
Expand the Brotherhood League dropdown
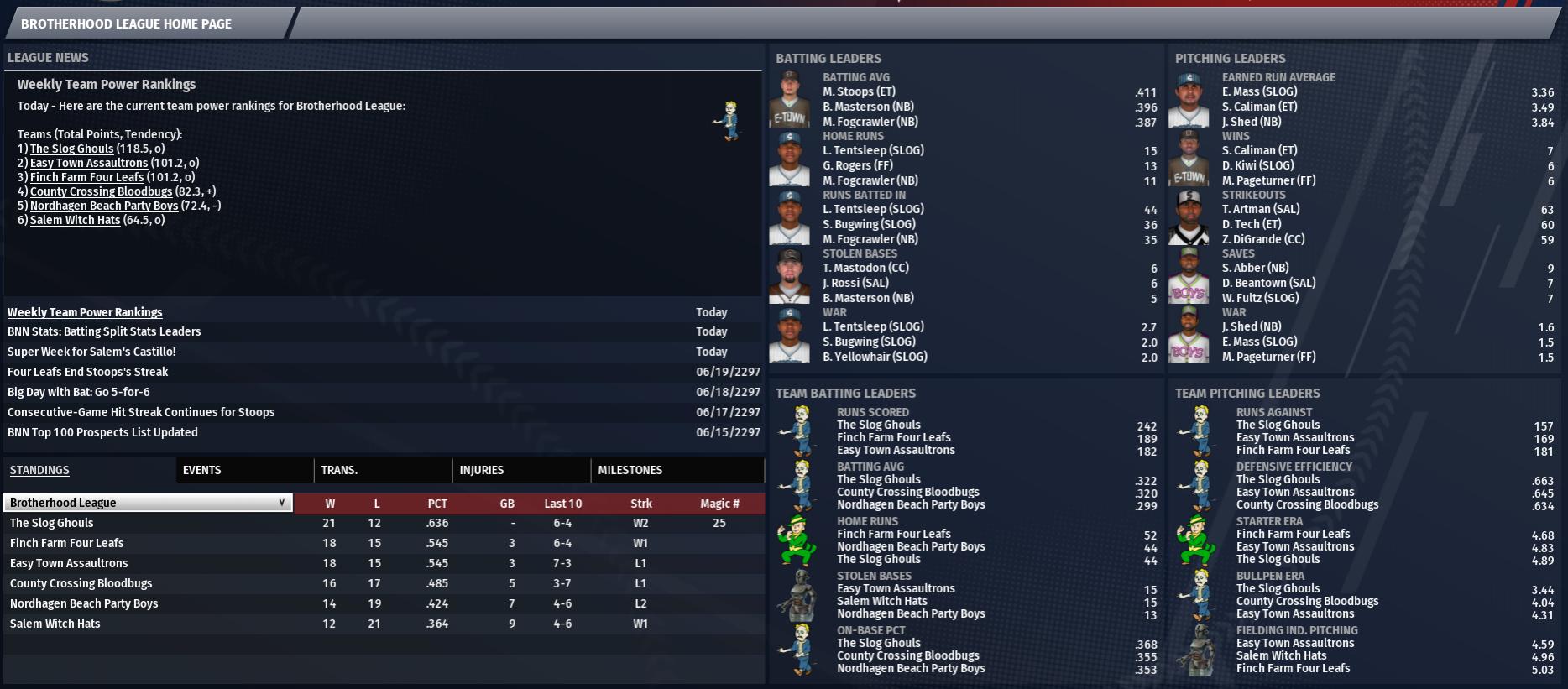148,503
